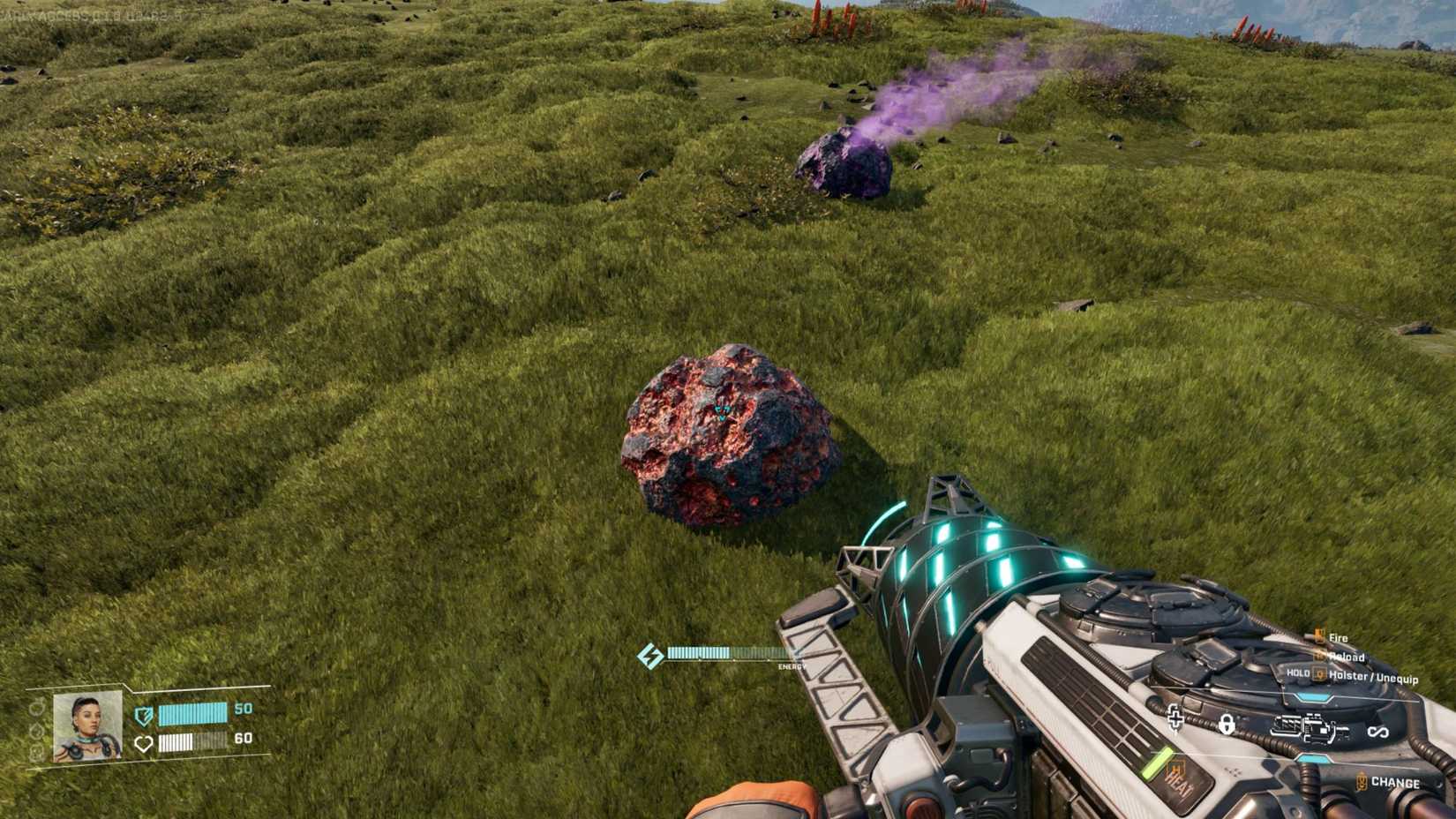Screen dimensions: 1456x819
Task: Open the character portrait thumbnail
Action: 88,727
